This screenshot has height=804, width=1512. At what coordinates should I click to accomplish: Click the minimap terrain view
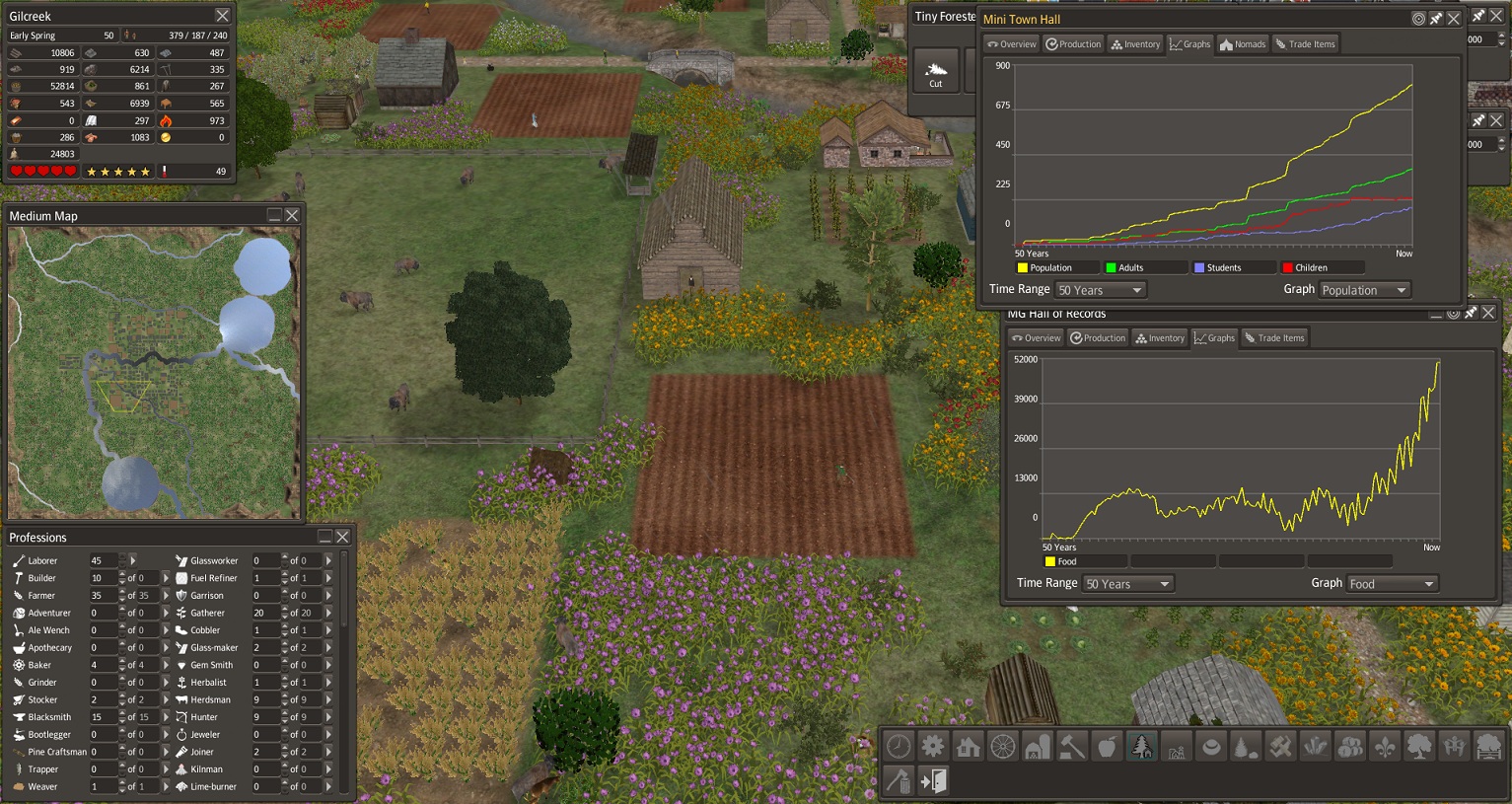click(153, 372)
